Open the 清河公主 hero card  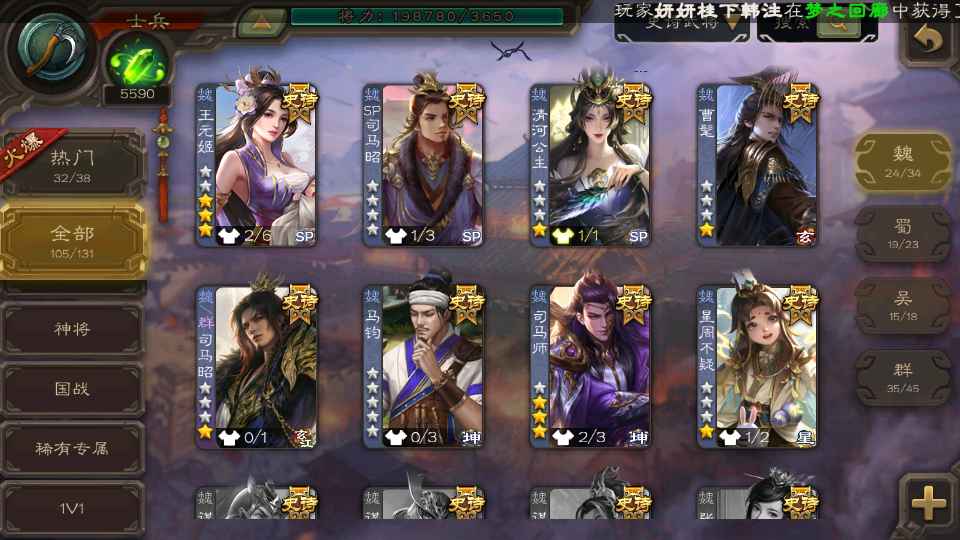tap(590, 165)
